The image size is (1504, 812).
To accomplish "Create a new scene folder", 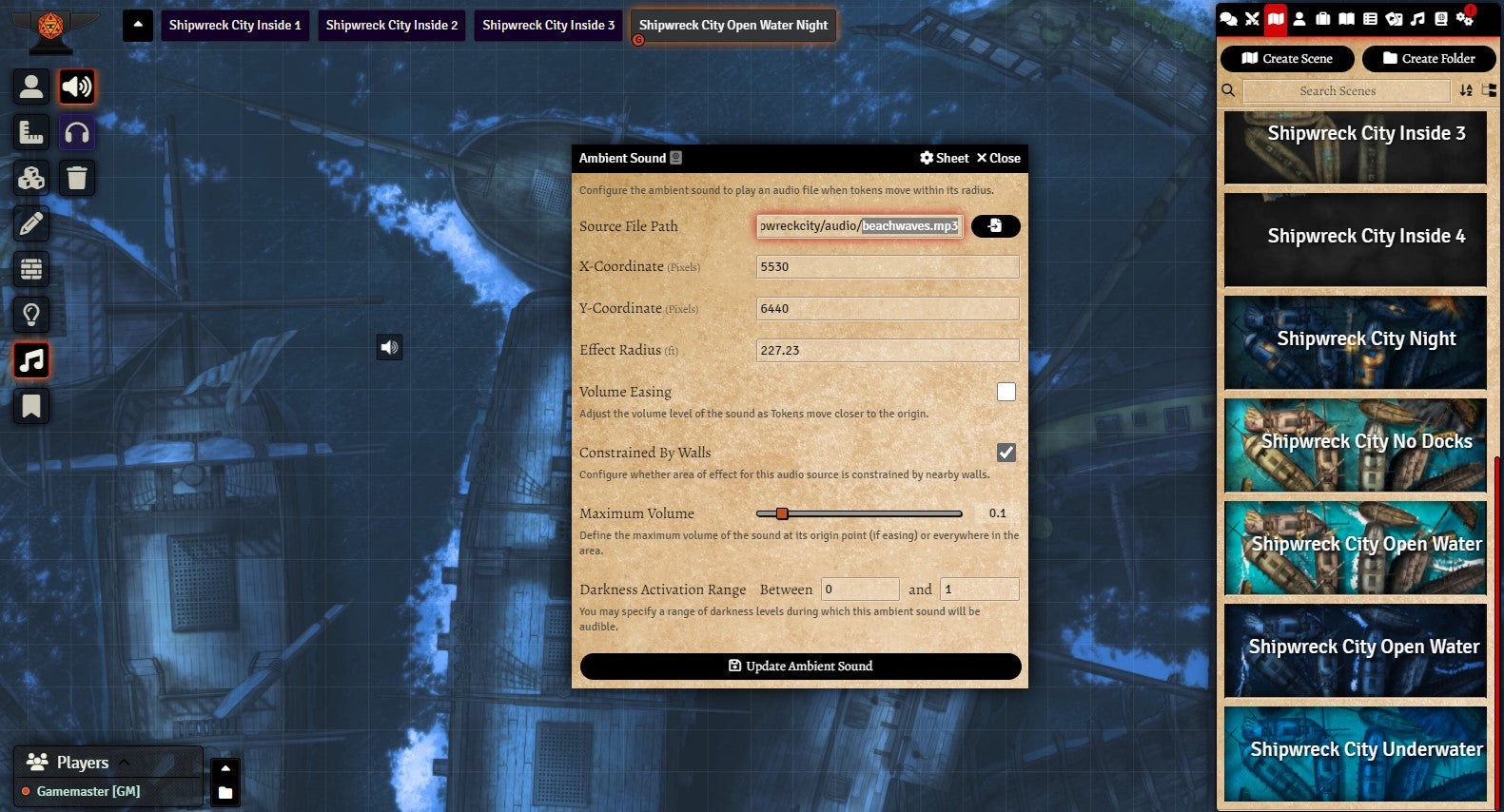I will click(1428, 59).
